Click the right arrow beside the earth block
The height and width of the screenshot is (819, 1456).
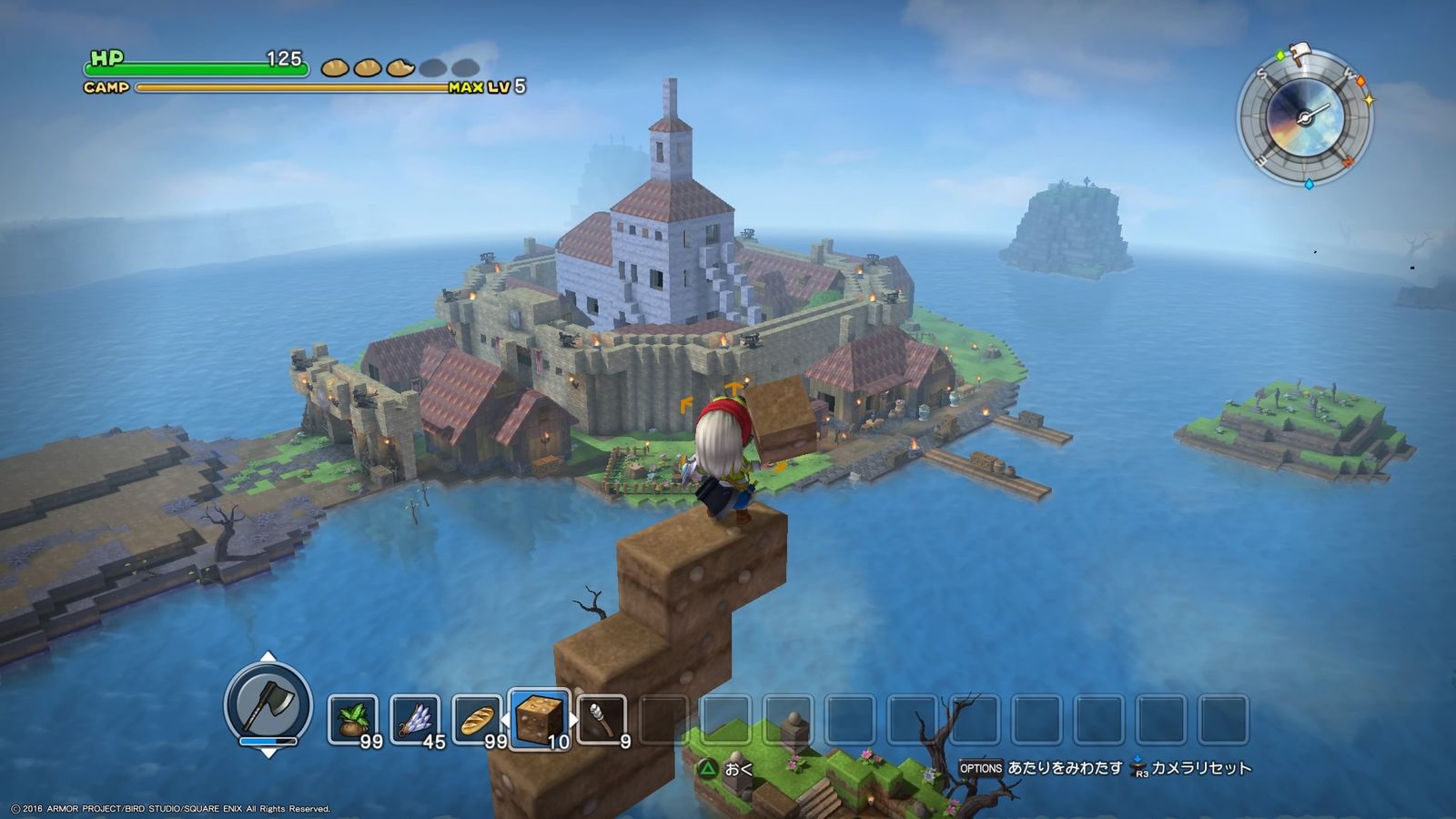pyautogui.click(x=575, y=721)
